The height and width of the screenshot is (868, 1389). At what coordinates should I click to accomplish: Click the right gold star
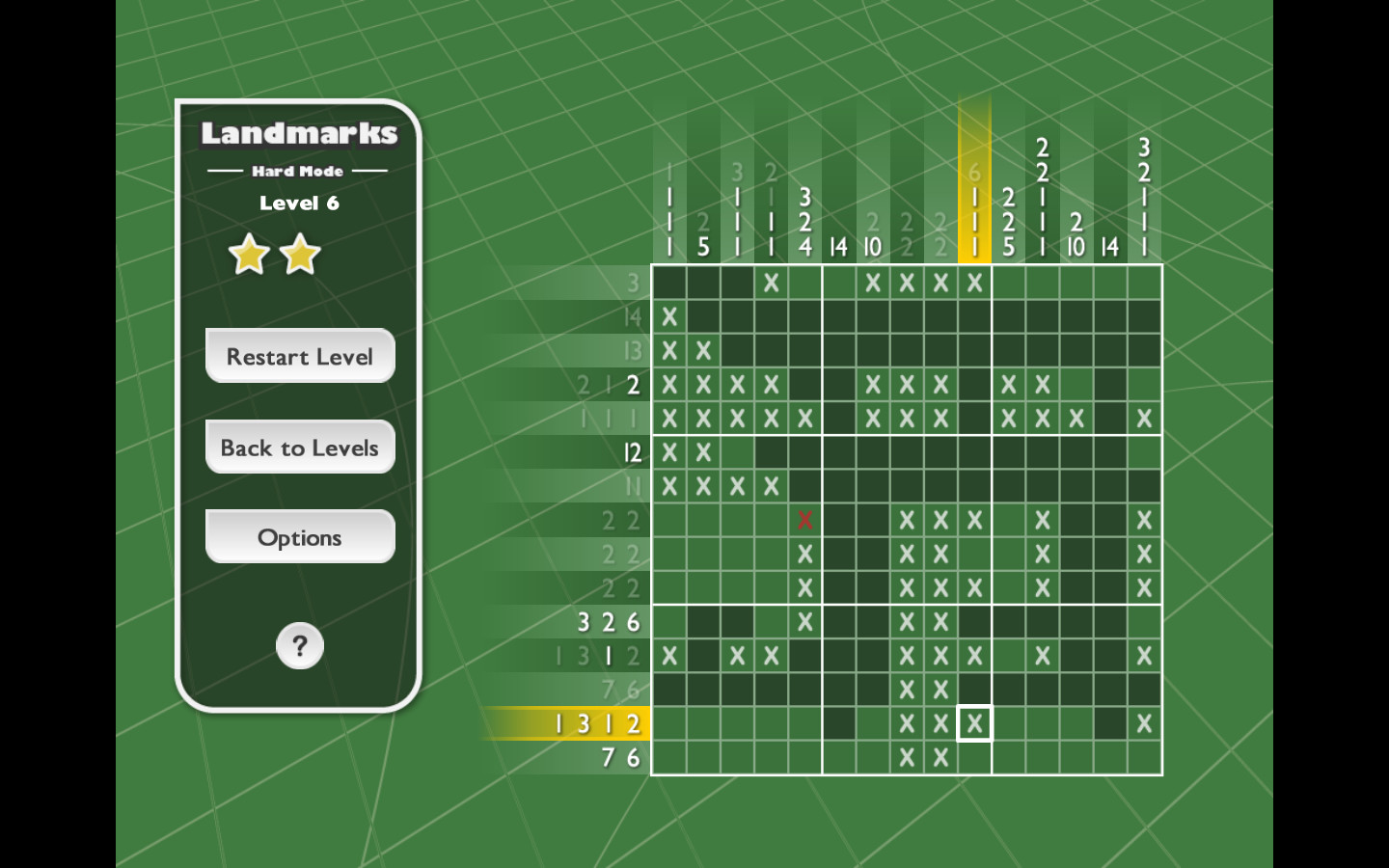click(x=299, y=255)
